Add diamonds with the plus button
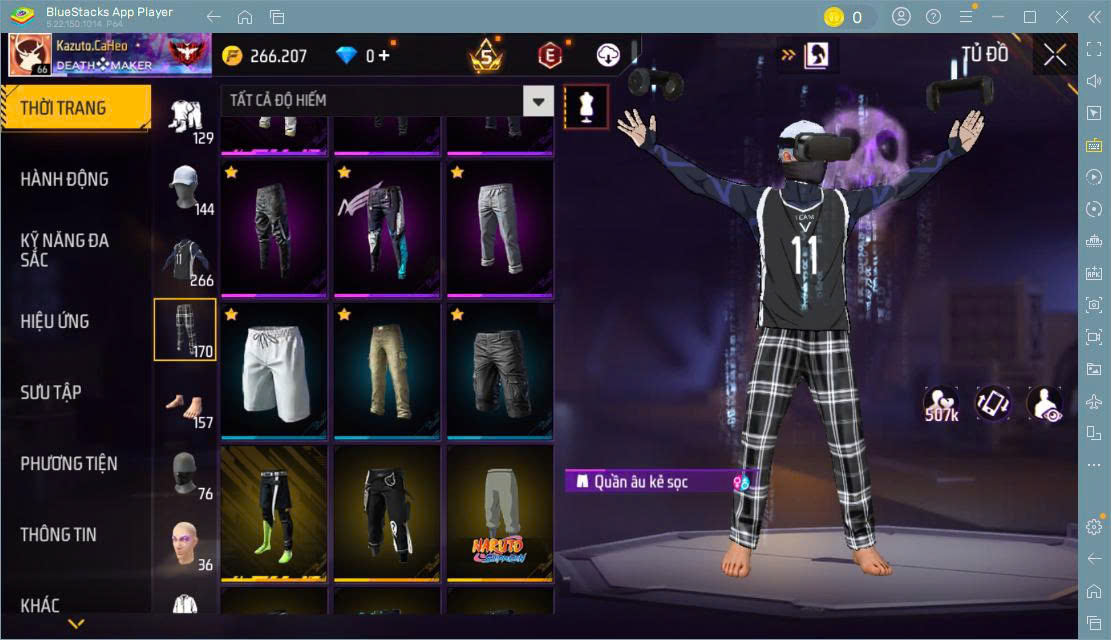Screen dimensions: 1111x640 tap(386, 55)
